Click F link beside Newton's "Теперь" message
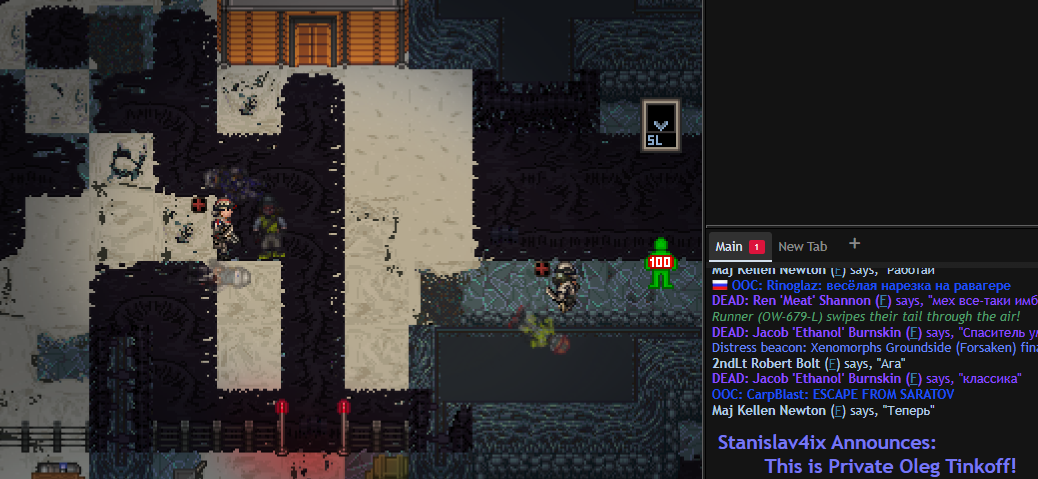Screen dimensions: 1038x479 point(838,410)
